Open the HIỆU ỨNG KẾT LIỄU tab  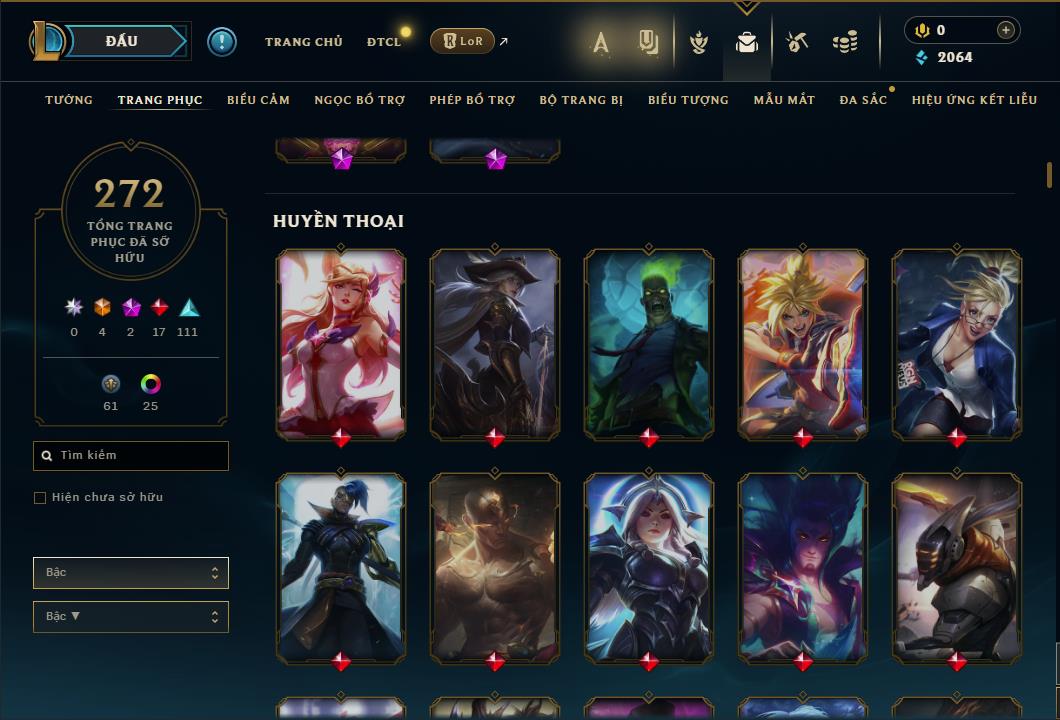pyautogui.click(x=974, y=100)
